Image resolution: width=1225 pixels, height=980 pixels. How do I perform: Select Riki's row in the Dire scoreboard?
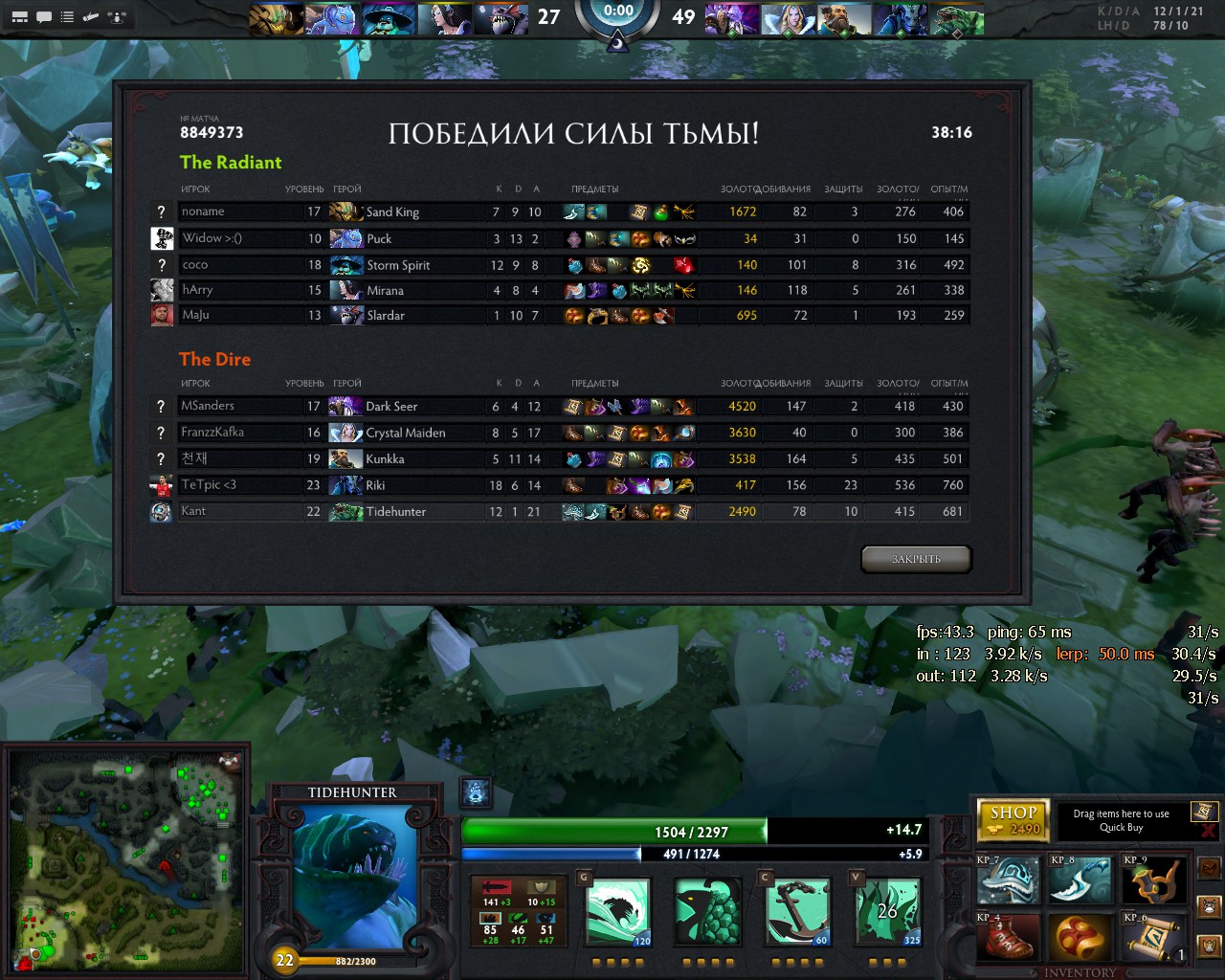click(574, 485)
